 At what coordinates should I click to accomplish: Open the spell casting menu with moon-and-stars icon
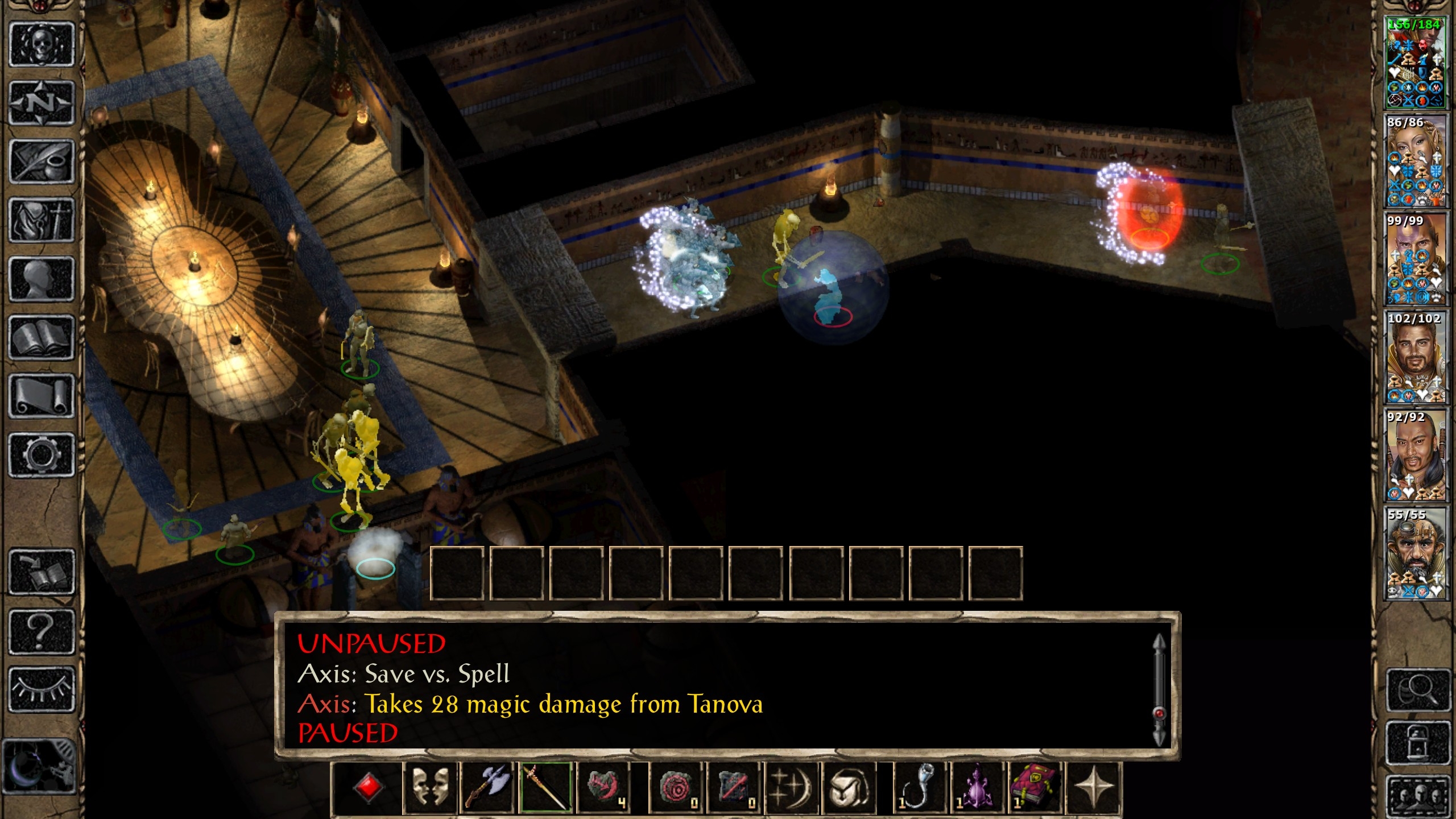tap(792, 788)
